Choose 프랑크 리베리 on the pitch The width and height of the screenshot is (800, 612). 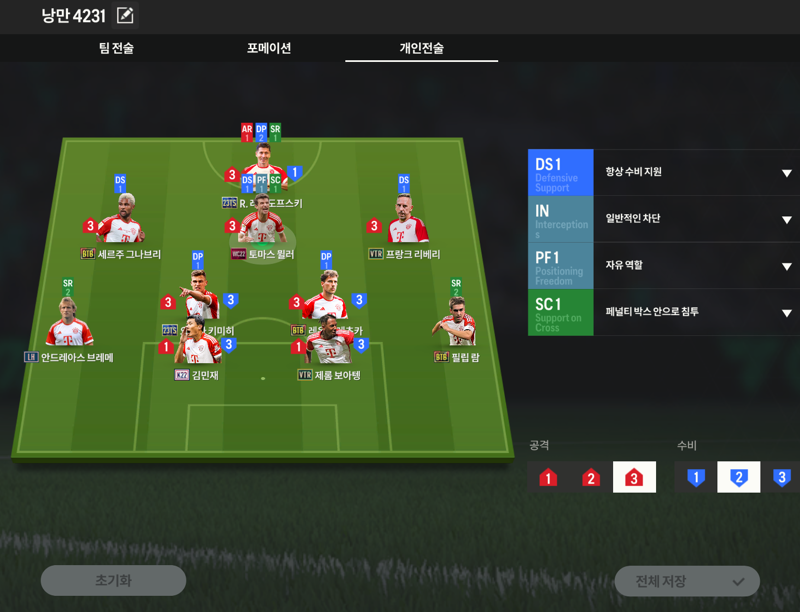[x=406, y=226]
